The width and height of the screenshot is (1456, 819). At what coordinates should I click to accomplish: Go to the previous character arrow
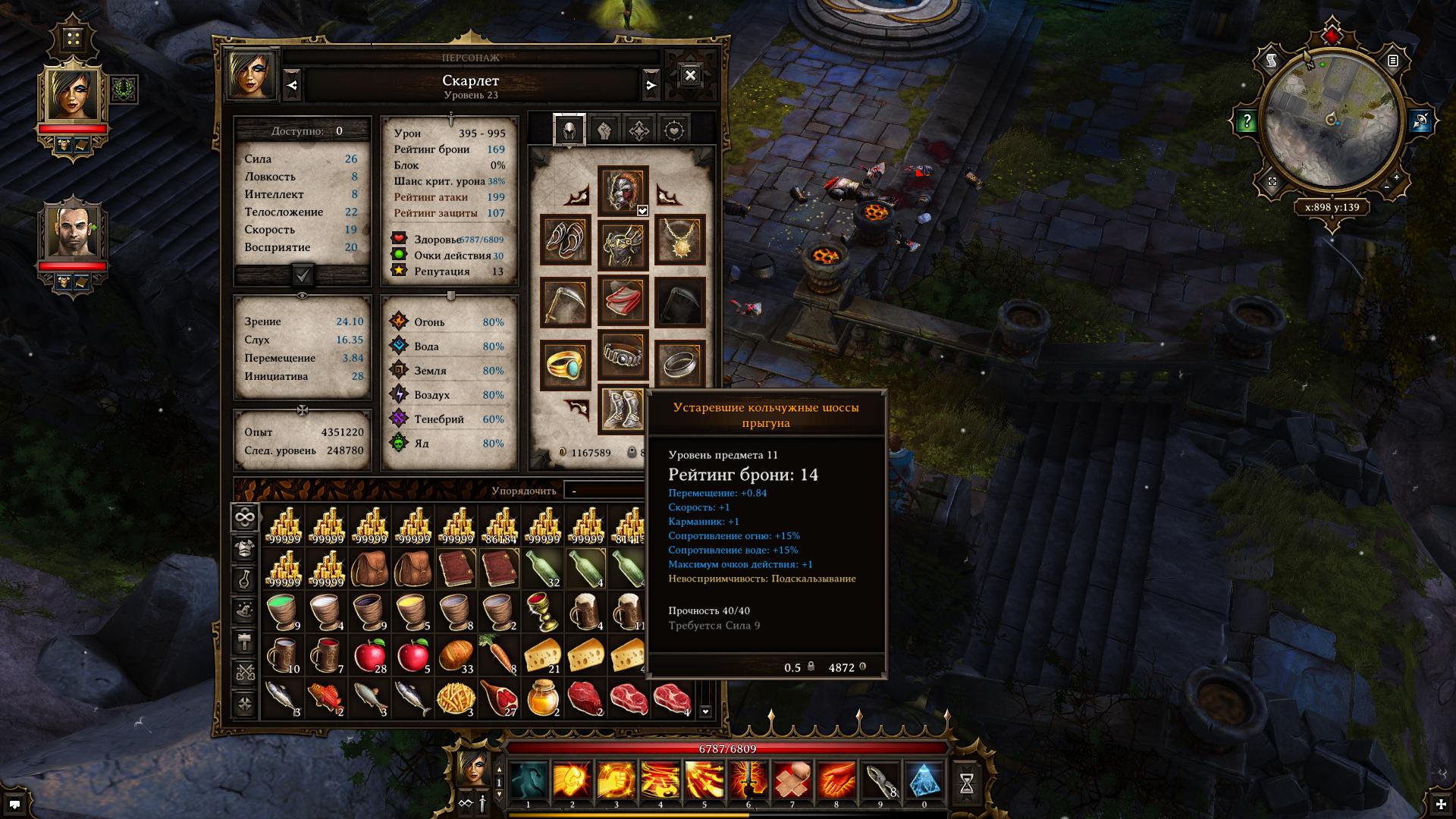pyautogui.click(x=293, y=85)
